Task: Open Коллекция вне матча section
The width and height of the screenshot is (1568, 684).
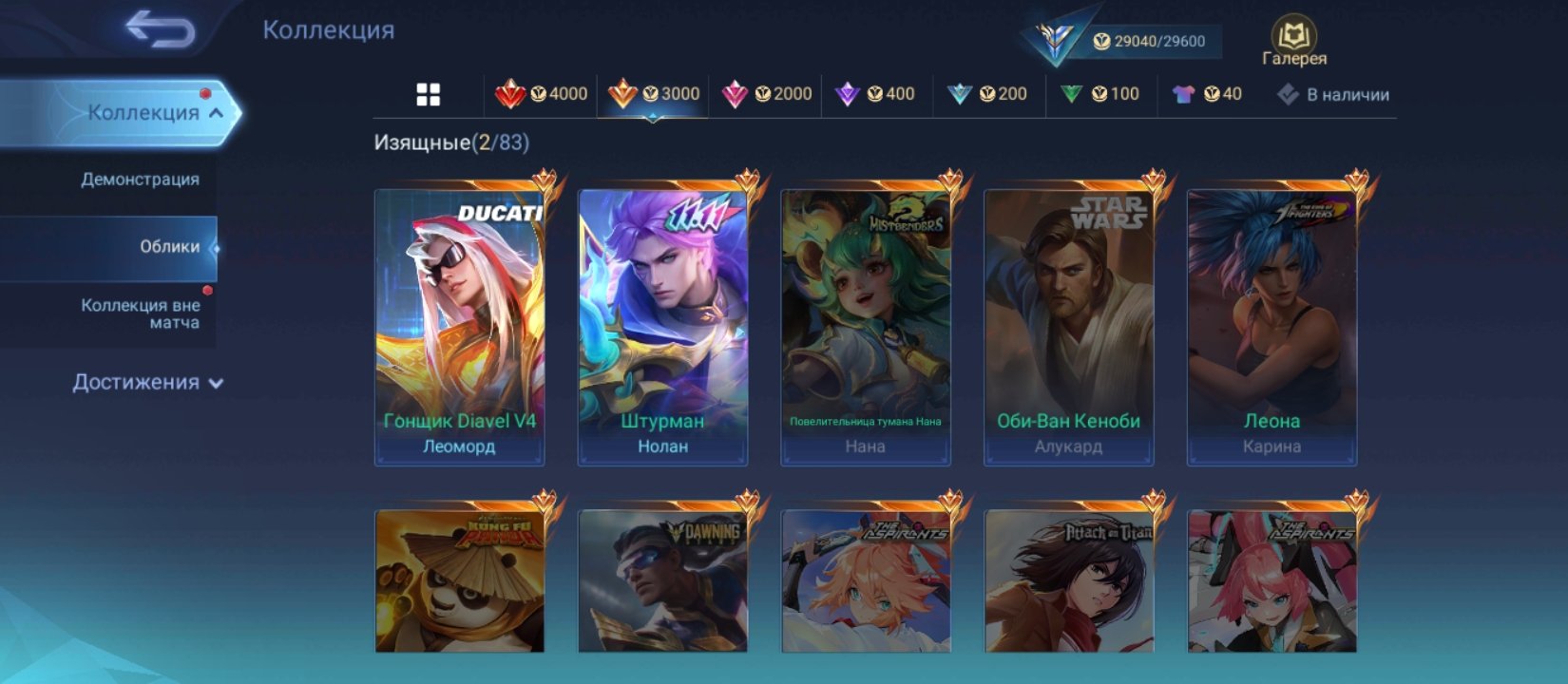Action: pos(140,313)
